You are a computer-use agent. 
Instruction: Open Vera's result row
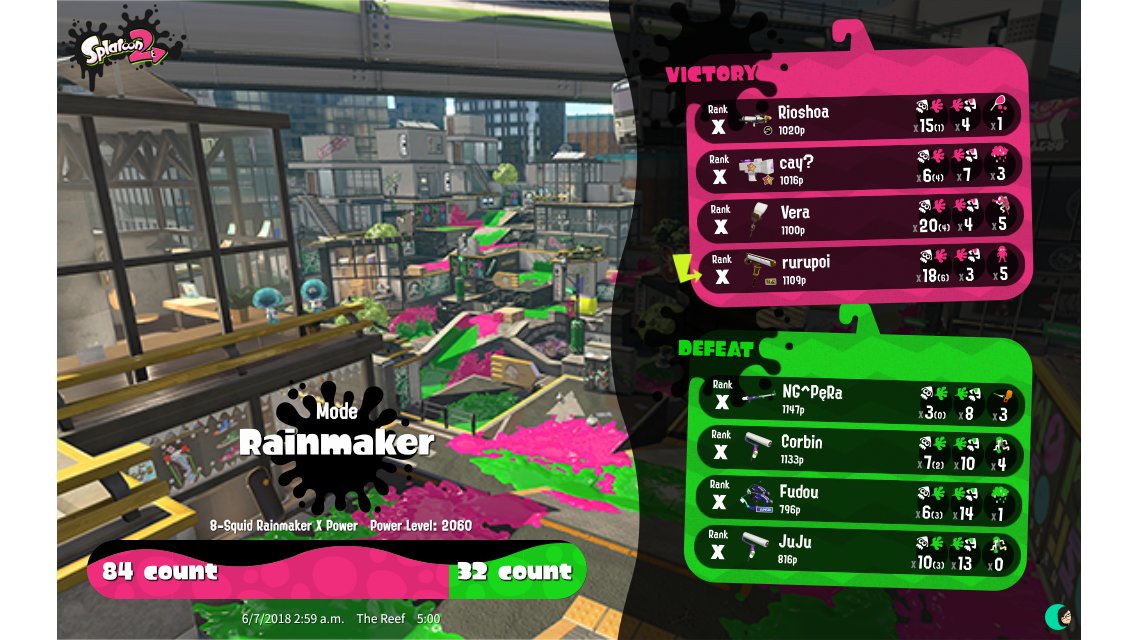[858, 218]
